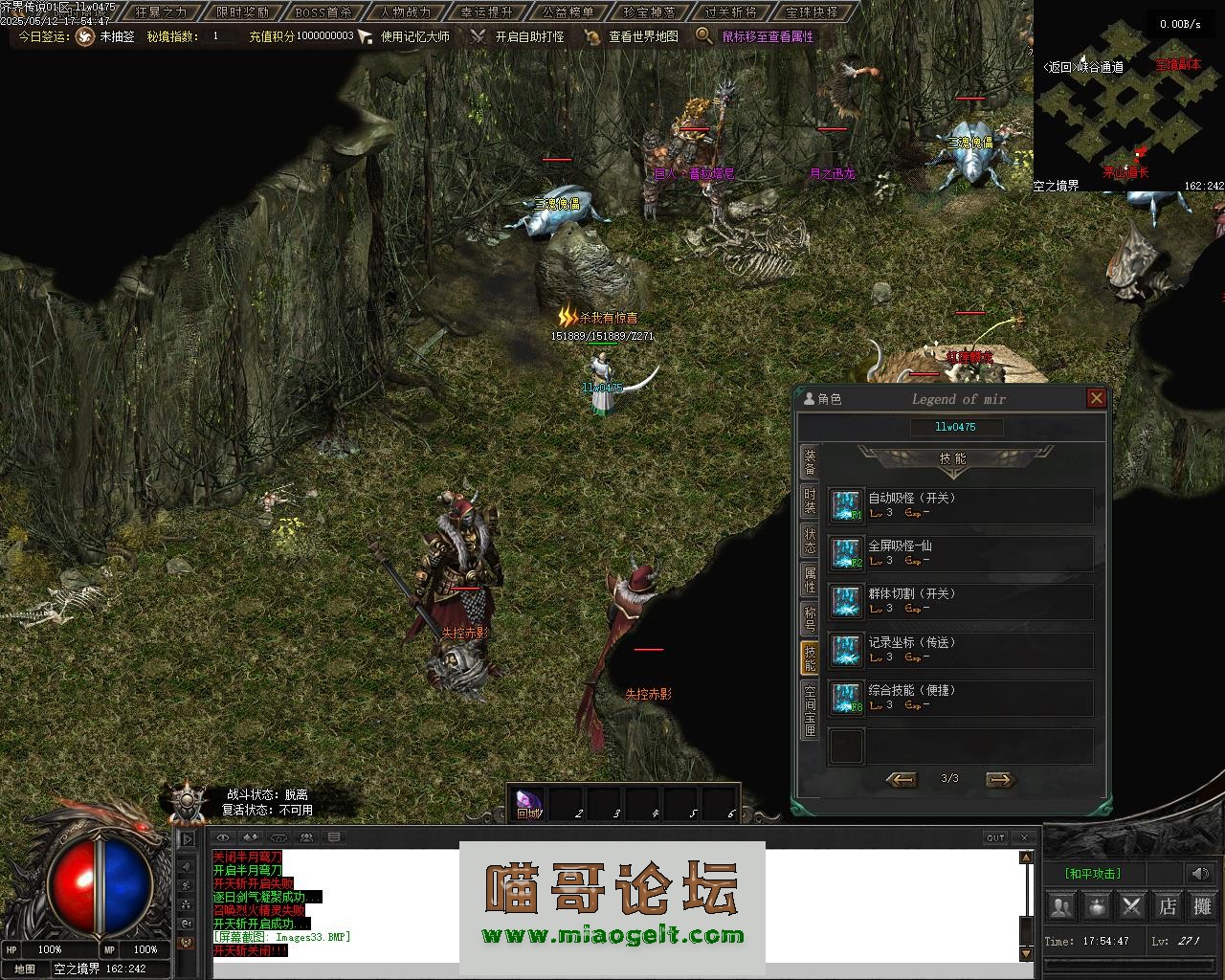Image resolution: width=1225 pixels, height=980 pixels.
Task: Click 返回 on the minimap
Action: [x=1058, y=67]
